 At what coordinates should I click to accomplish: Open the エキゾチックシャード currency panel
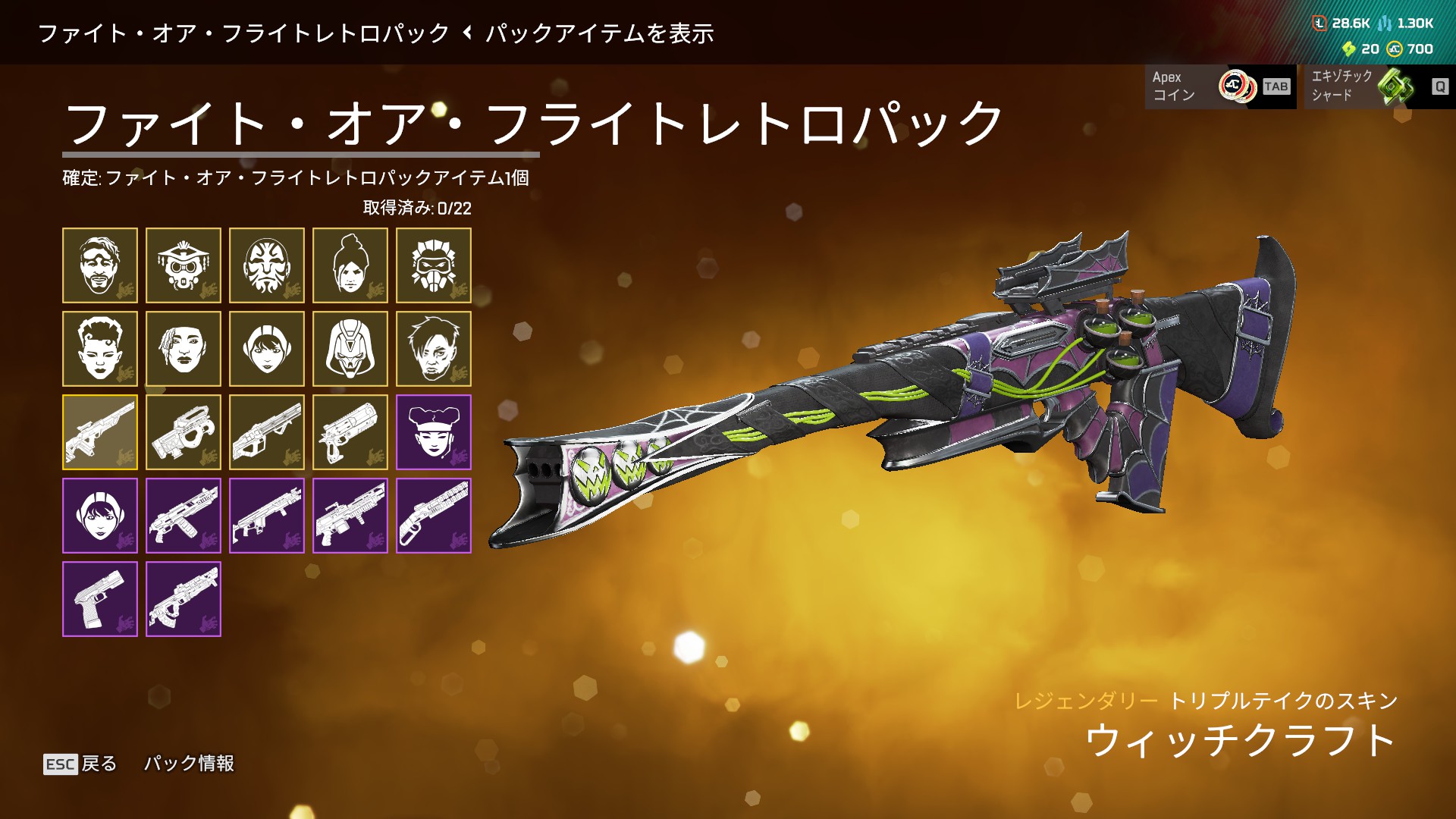pyautogui.click(x=1379, y=86)
